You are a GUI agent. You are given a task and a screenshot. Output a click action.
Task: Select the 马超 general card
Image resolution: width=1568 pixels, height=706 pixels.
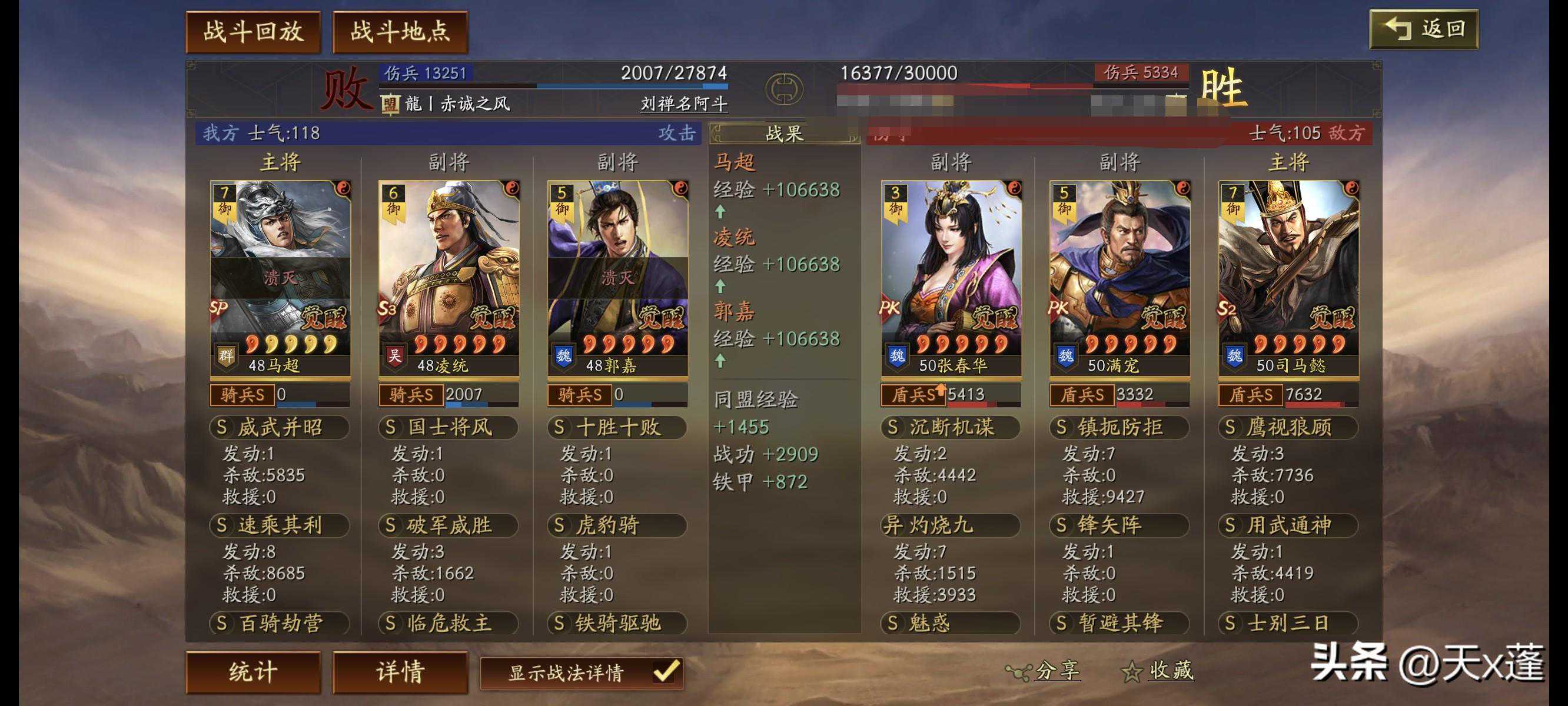tap(280, 277)
